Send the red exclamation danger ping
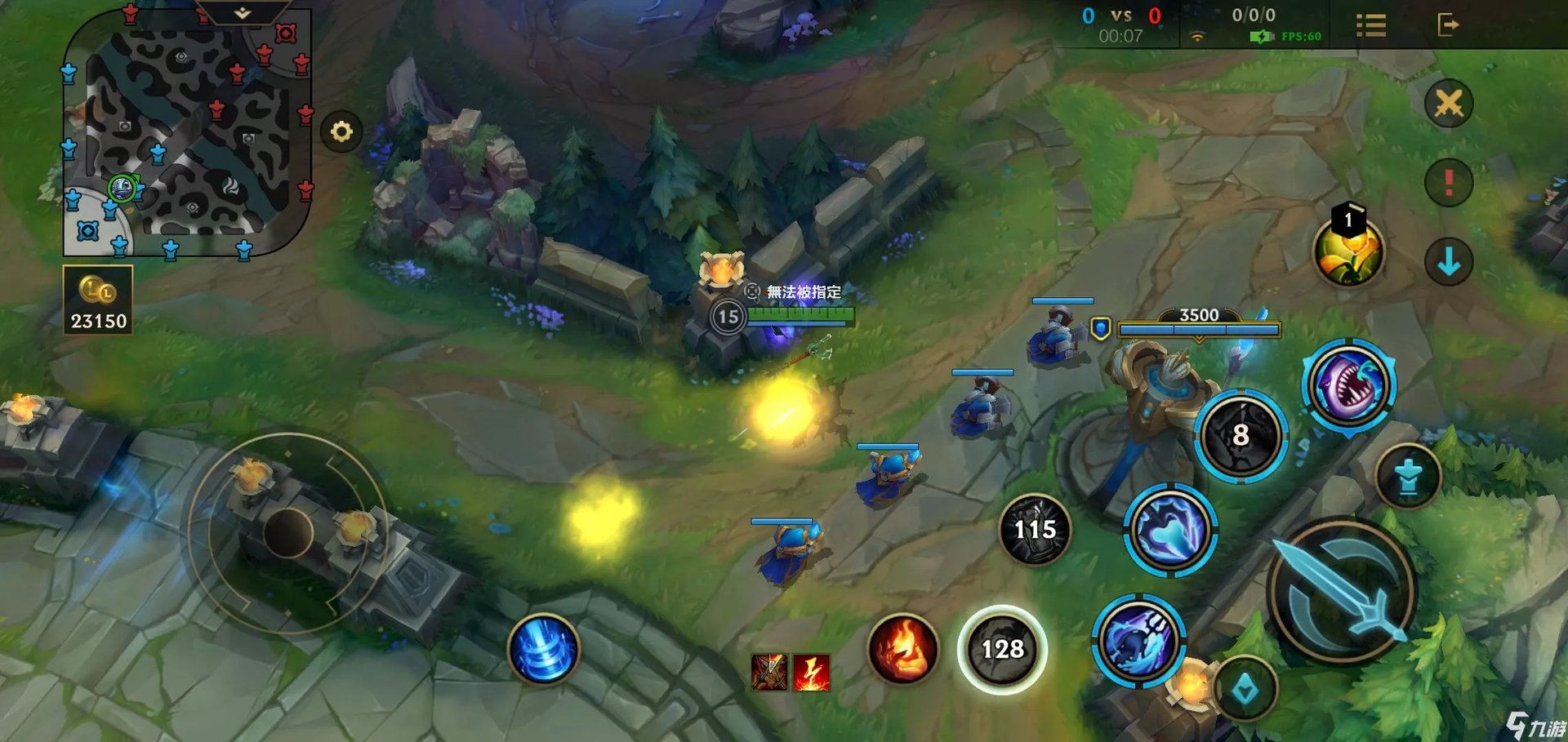This screenshot has height=742, width=1568. pos(1448,181)
